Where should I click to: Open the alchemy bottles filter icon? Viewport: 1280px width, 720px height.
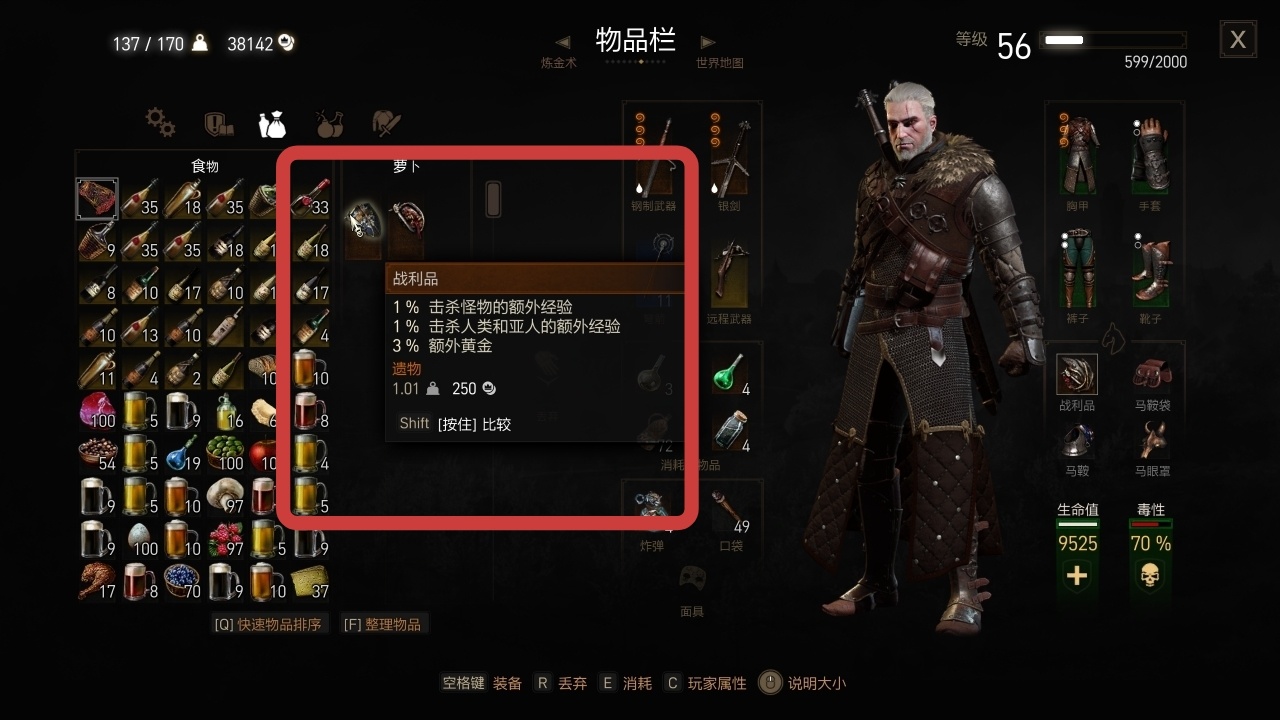(x=330, y=122)
